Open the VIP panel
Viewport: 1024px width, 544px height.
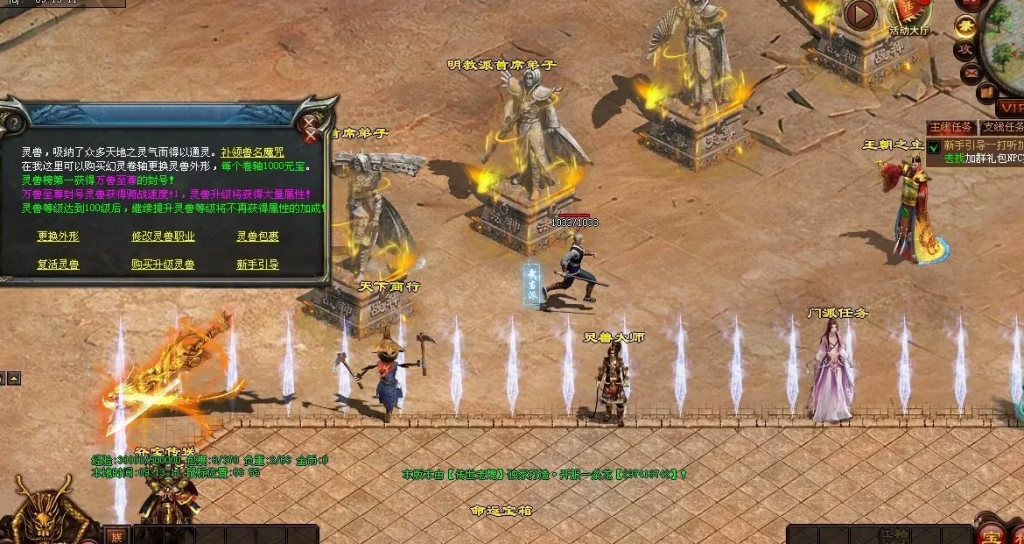1012,107
